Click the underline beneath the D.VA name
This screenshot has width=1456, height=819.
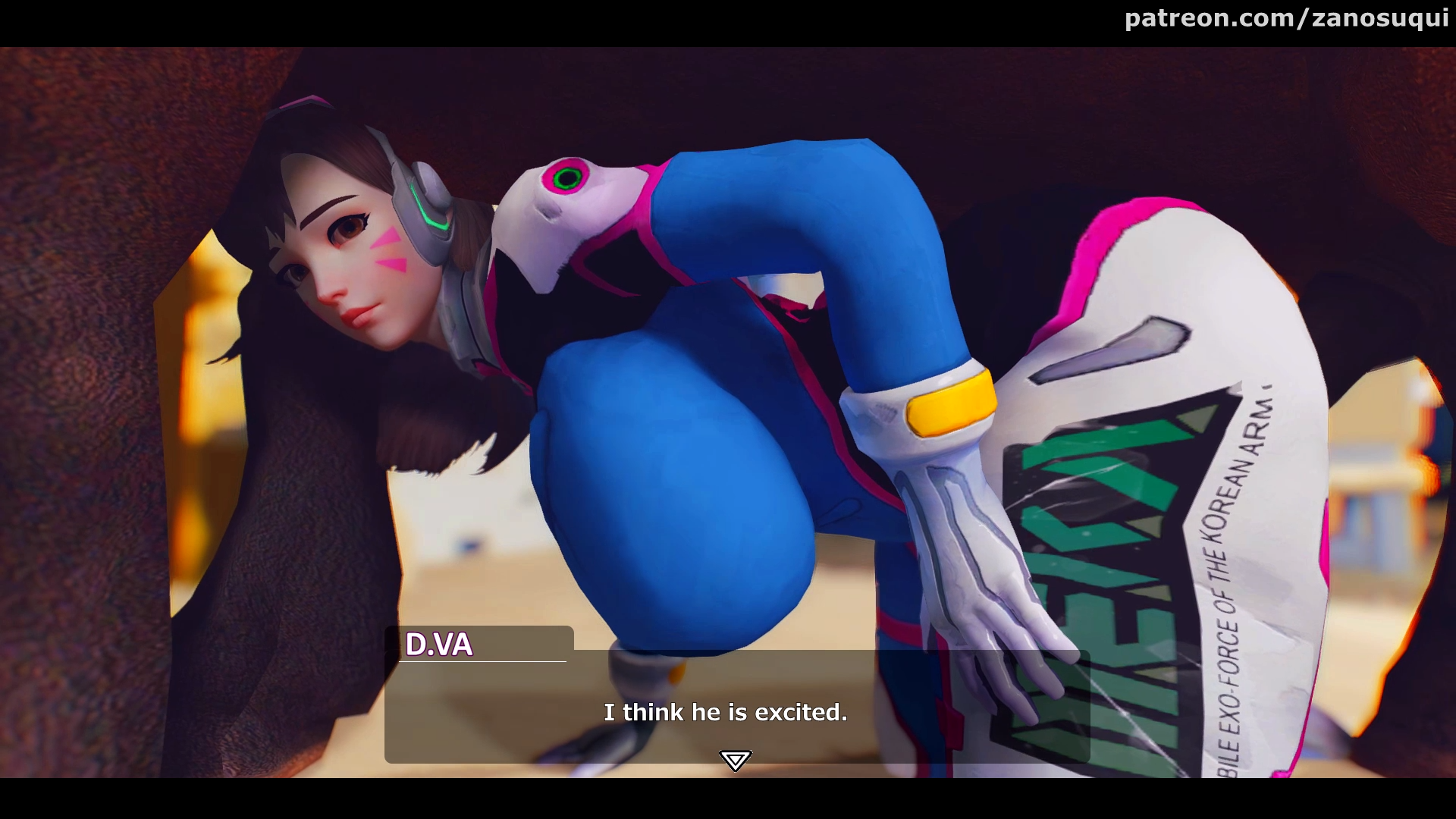(480, 664)
